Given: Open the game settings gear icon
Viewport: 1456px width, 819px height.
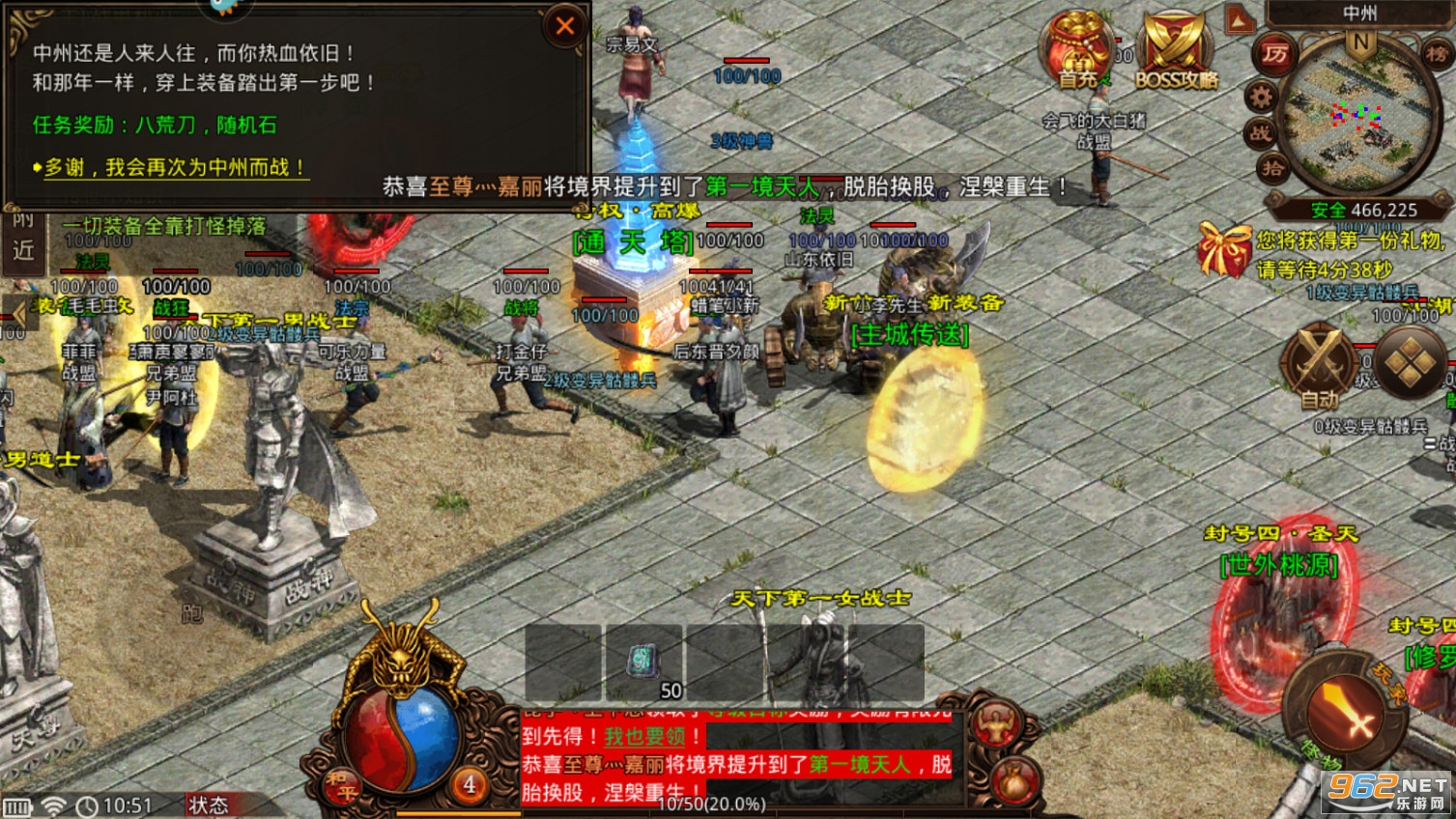Looking at the screenshot, I should coord(1262,97).
